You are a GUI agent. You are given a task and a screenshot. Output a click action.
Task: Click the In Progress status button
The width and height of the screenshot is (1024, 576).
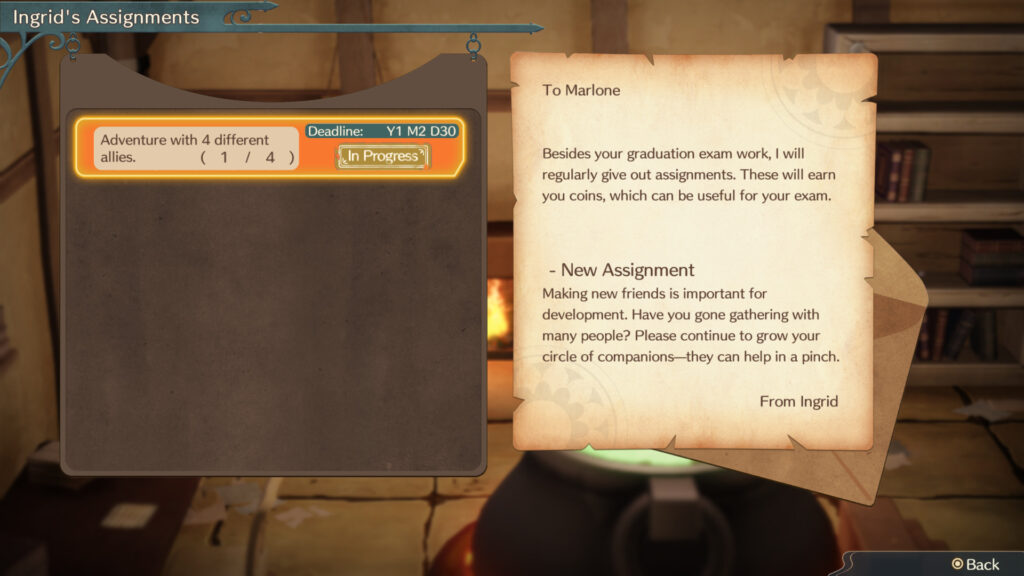click(383, 156)
